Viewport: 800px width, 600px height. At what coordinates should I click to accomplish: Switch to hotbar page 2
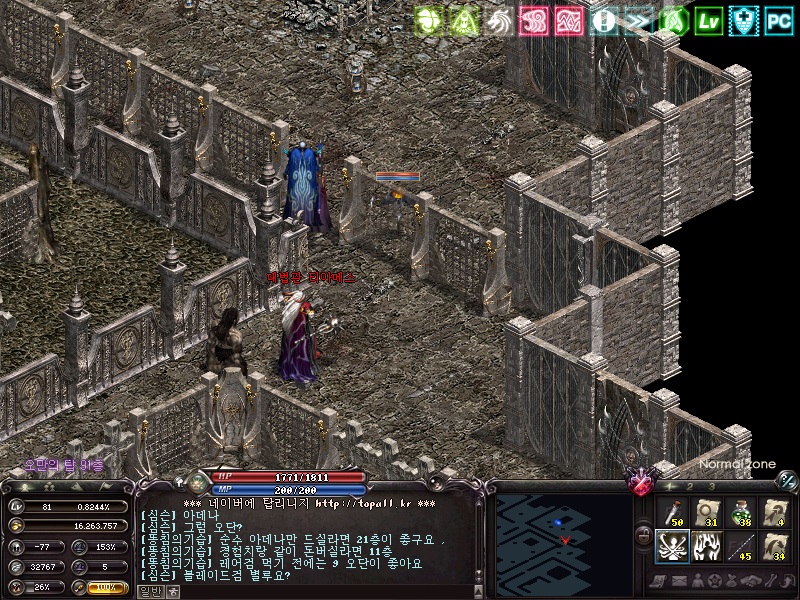click(690, 486)
